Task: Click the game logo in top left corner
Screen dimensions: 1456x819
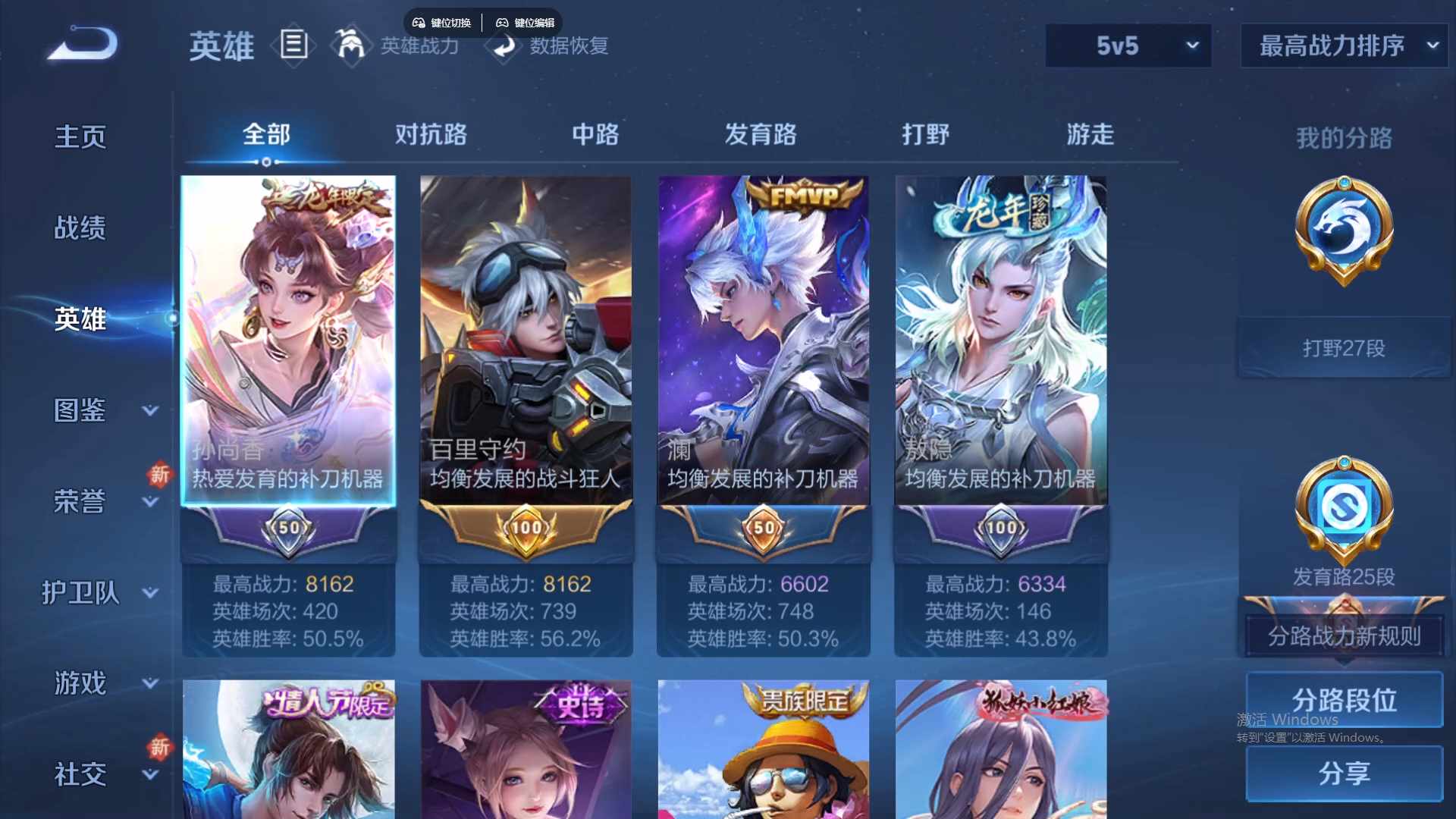Action: [80, 44]
